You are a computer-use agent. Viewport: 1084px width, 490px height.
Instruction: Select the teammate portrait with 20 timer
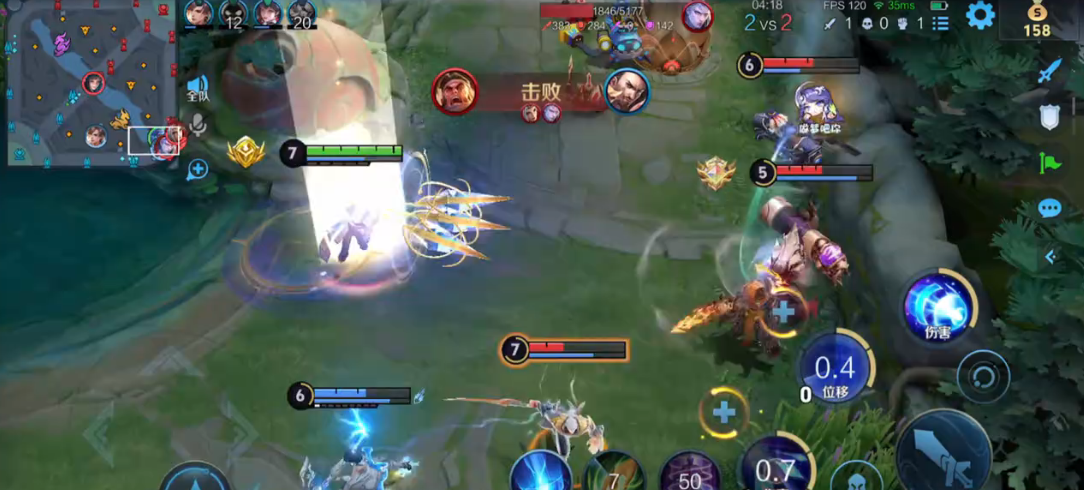(x=302, y=14)
